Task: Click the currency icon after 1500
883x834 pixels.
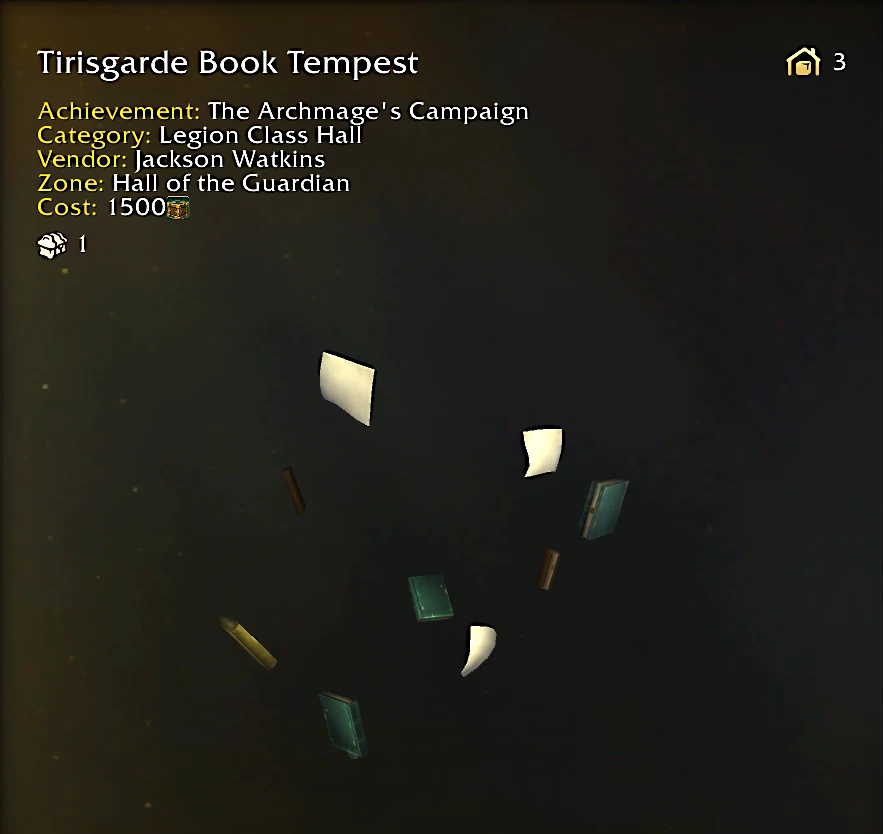Action: pyautogui.click(x=179, y=208)
